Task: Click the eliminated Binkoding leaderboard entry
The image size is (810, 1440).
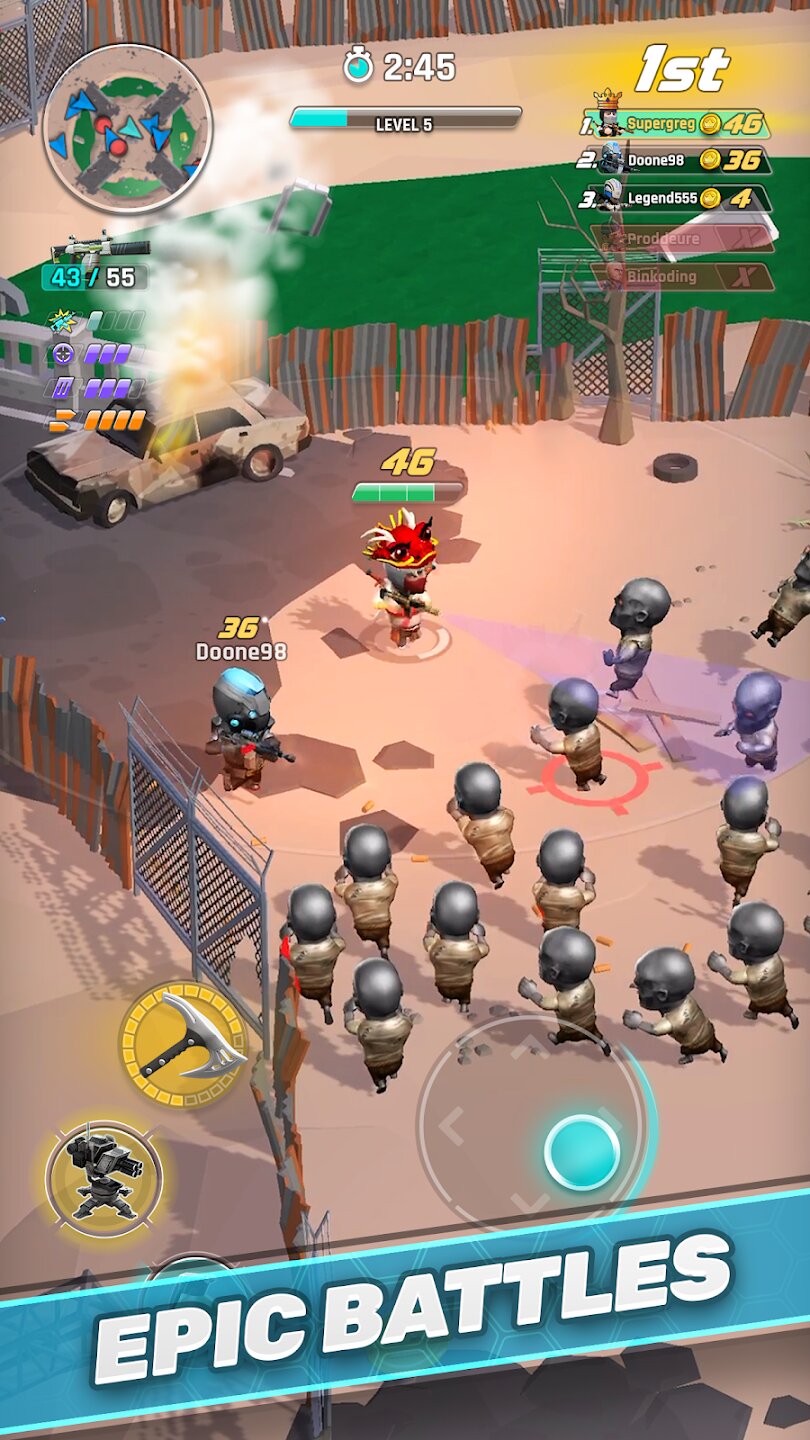Action: pos(686,276)
